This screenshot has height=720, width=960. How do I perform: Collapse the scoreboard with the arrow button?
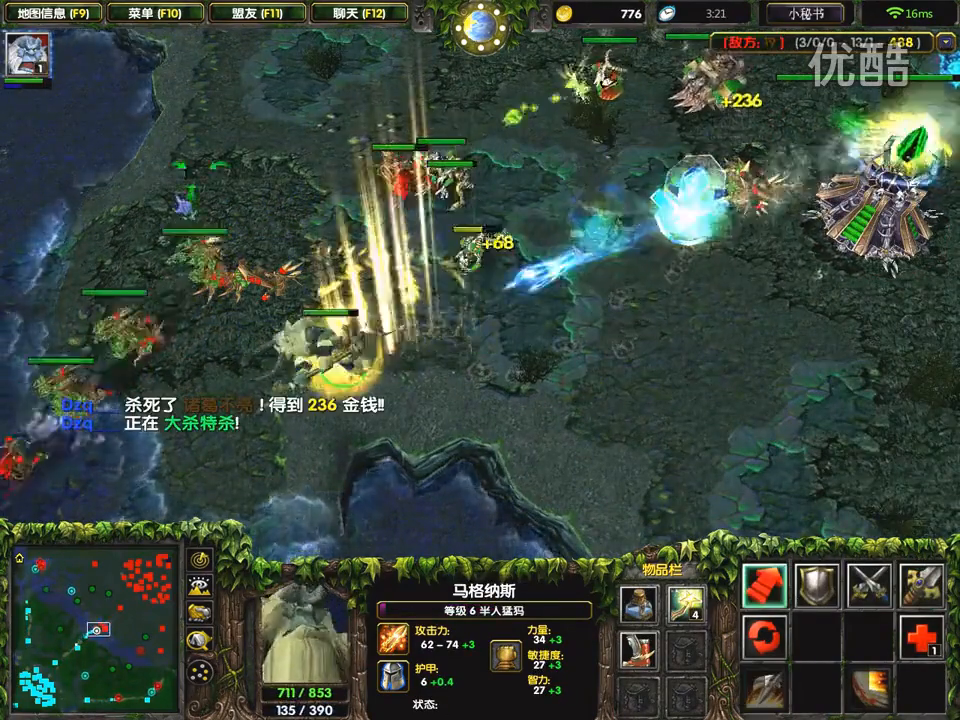[947, 42]
